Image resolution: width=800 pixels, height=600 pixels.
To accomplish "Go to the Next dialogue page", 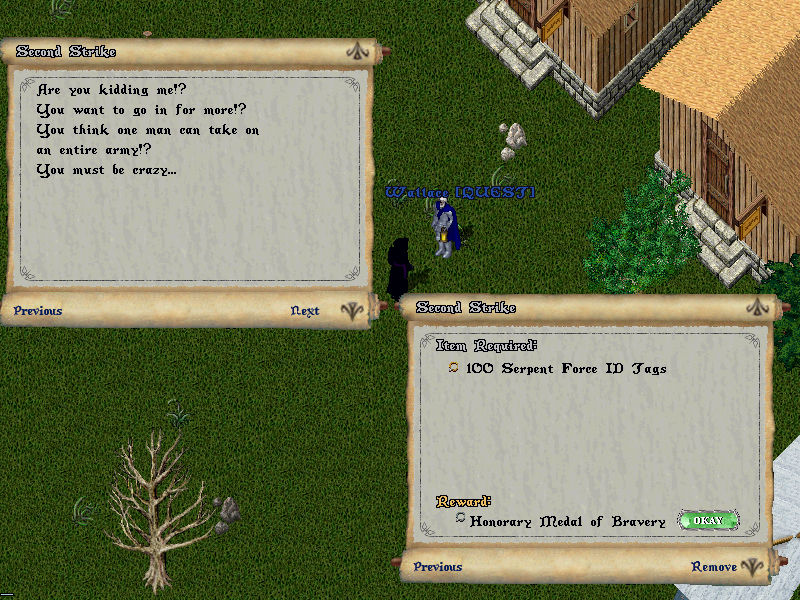I will click(305, 311).
